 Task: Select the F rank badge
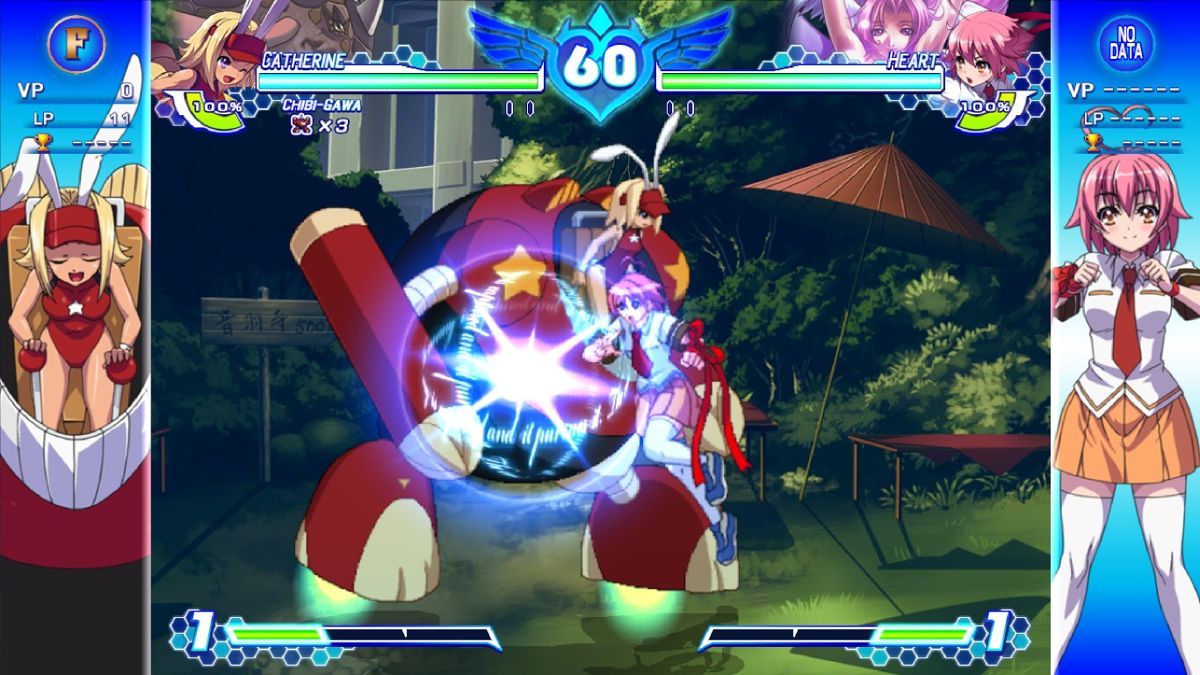[76, 43]
